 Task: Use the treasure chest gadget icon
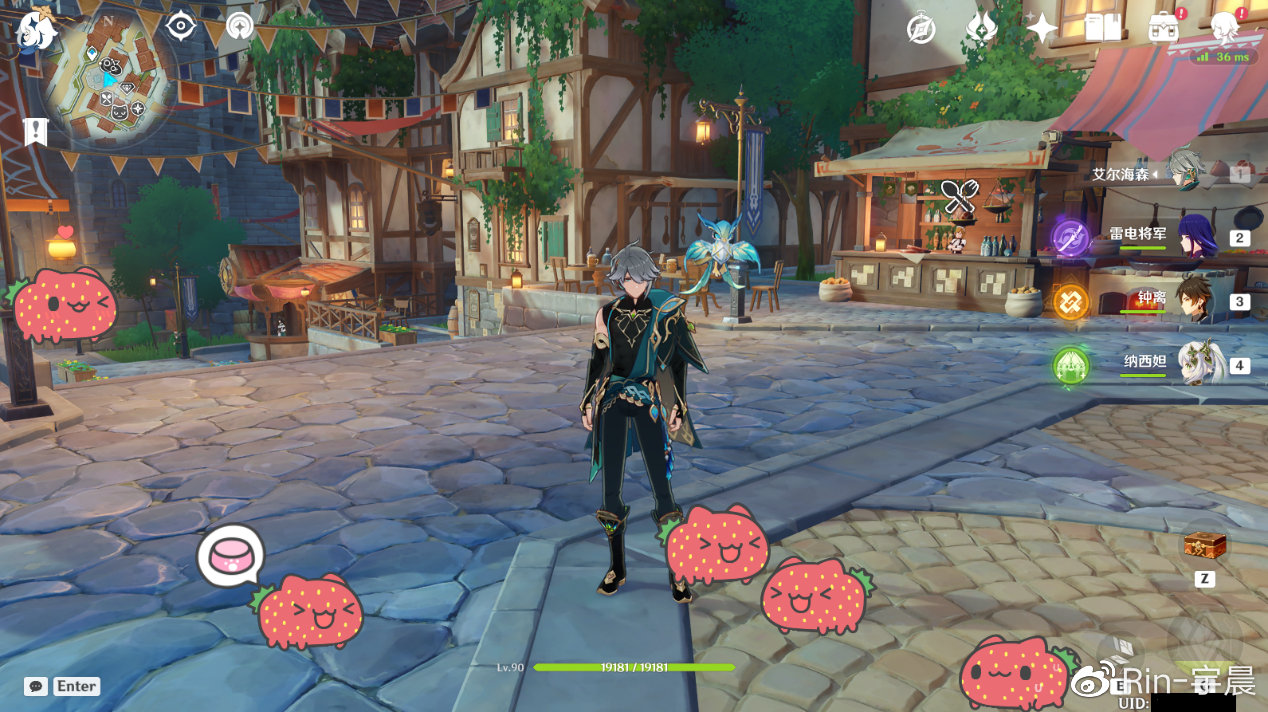point(1205,545)
